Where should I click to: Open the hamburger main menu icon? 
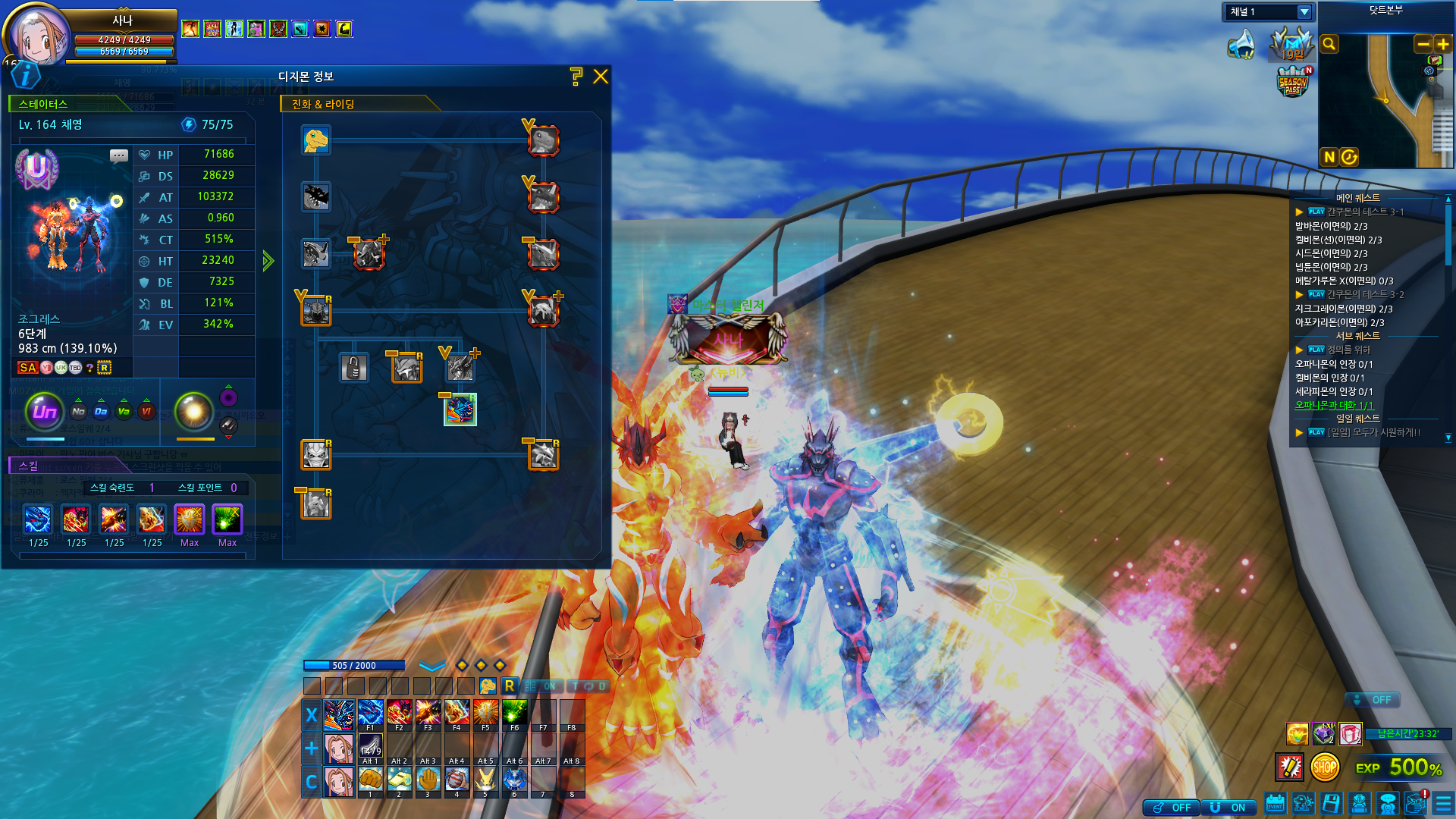click(x=1444, y=804)
